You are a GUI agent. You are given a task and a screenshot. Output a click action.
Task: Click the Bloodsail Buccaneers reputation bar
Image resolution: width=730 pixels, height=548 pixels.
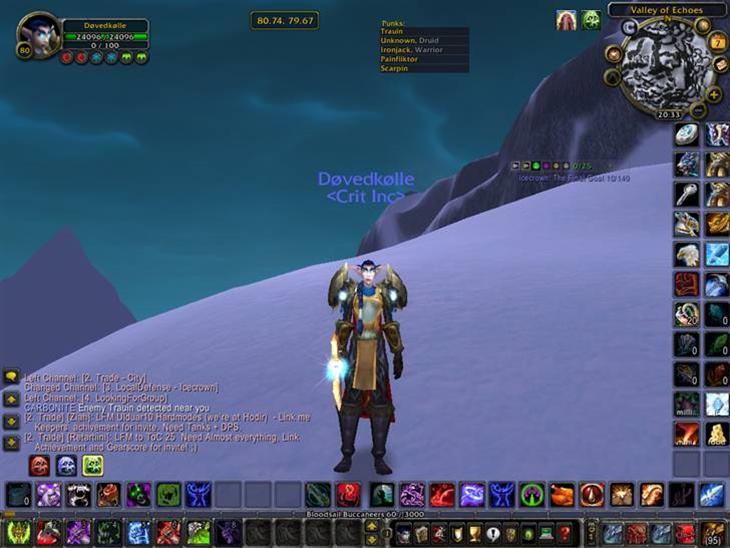pos(365,514)
